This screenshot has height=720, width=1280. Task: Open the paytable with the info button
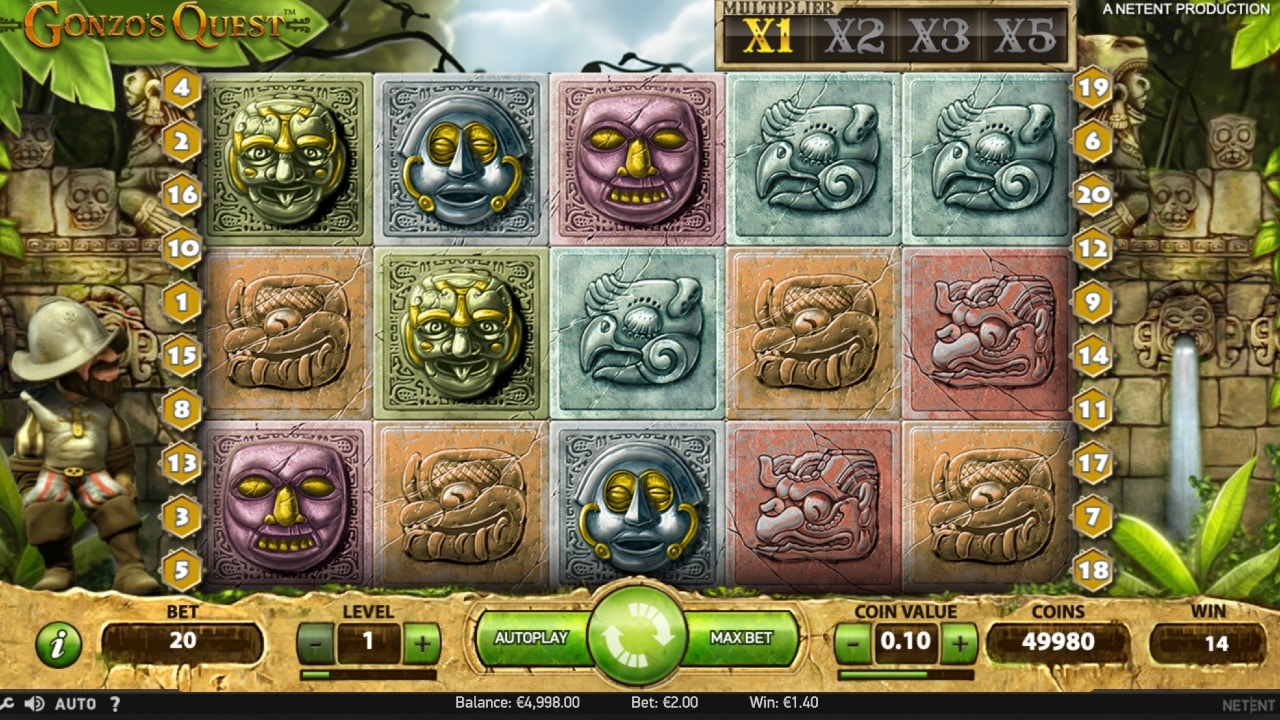coord(57,644)
